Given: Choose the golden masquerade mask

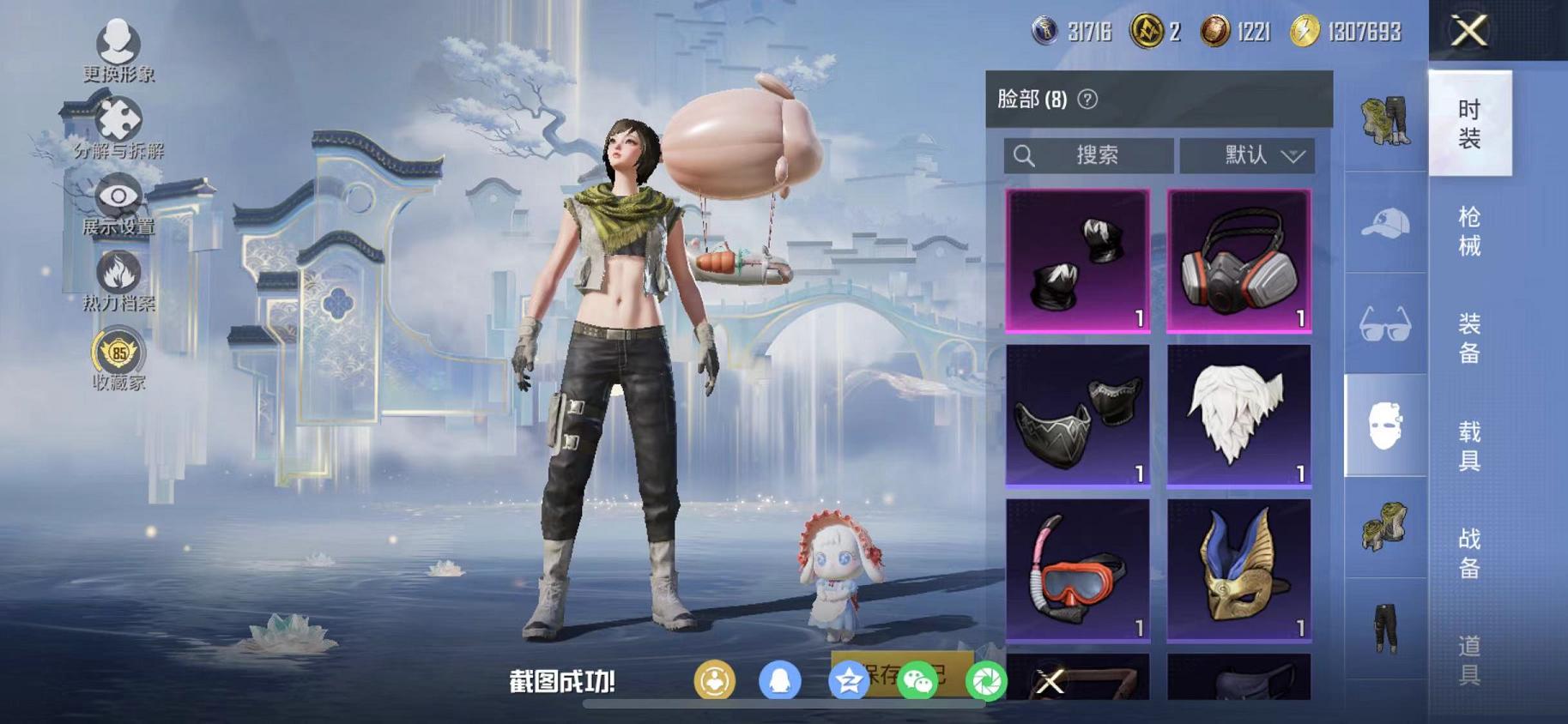Looking at the screenshot, I should pos(1238,570).
